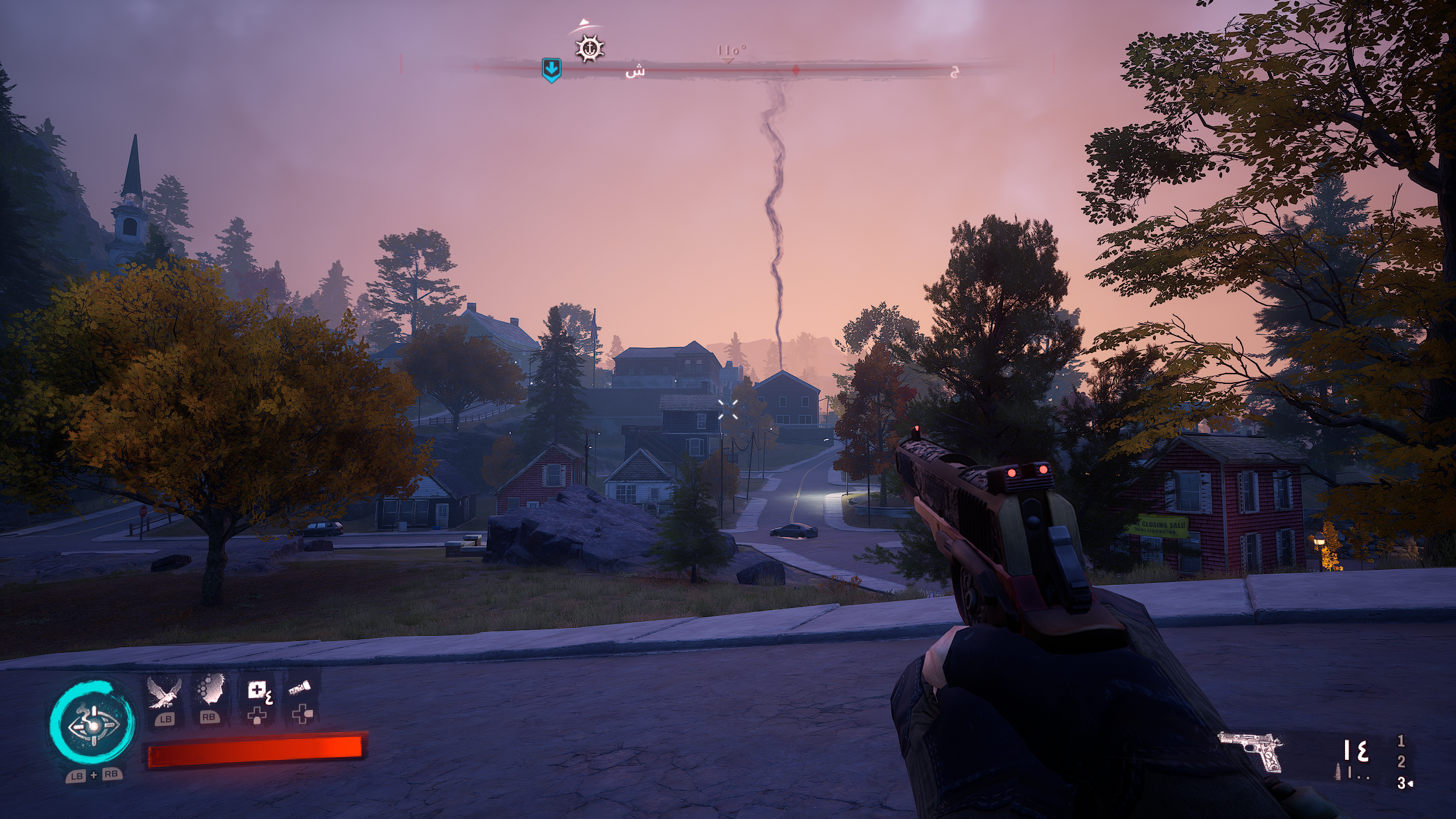Activate the cyan eye ultimate ability
This screenshot has width=1456, height=819.
(92, 726)
